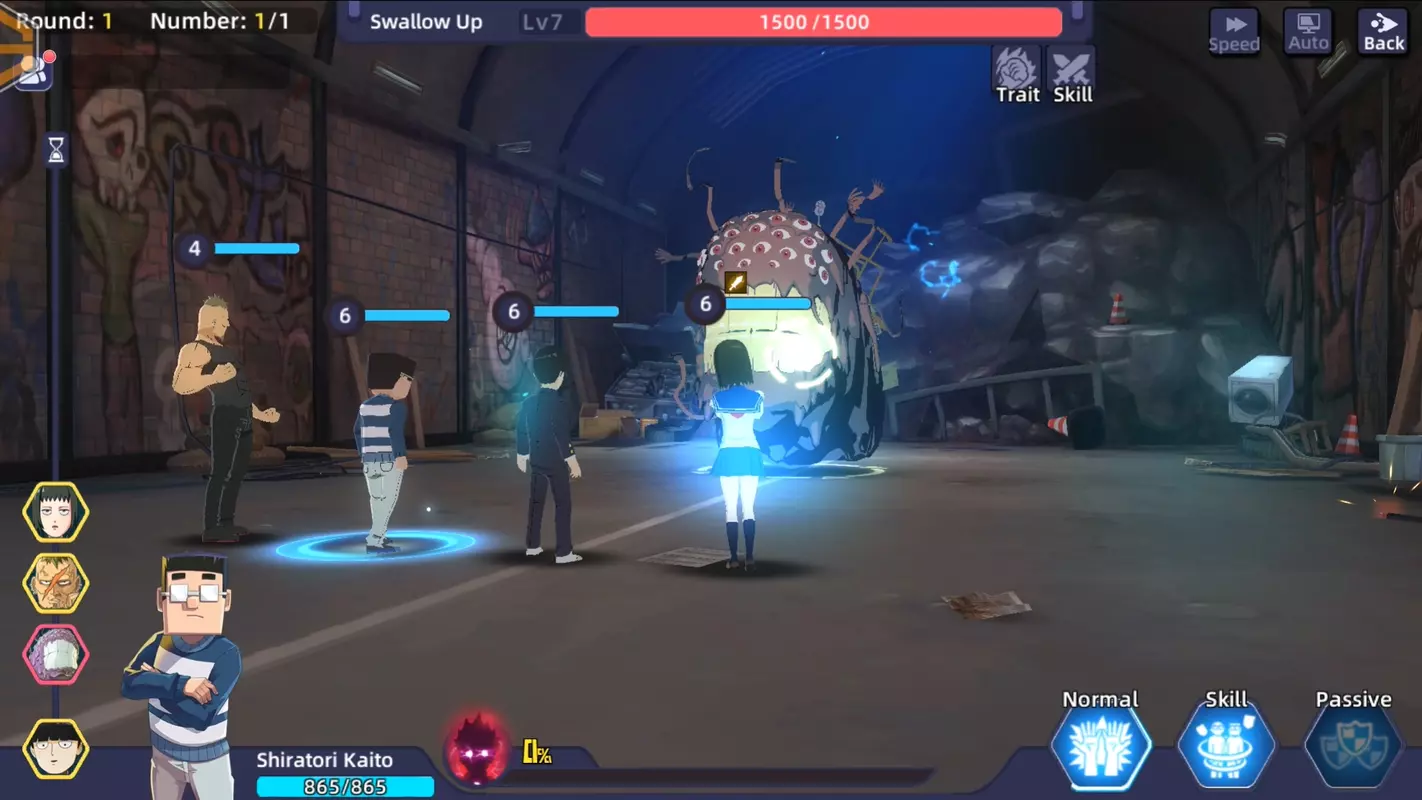
Task: Open the team roster icon with red notification dot
Action: [x=34, y=70]
